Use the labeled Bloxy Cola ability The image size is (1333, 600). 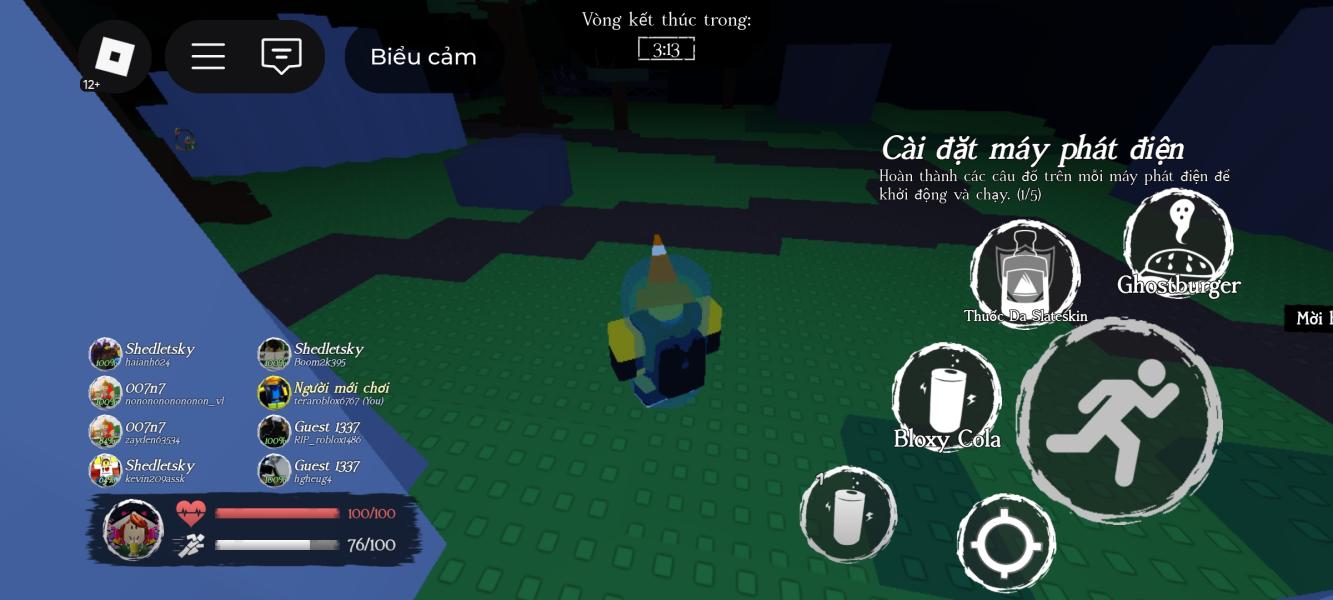(x=946, y=397)
